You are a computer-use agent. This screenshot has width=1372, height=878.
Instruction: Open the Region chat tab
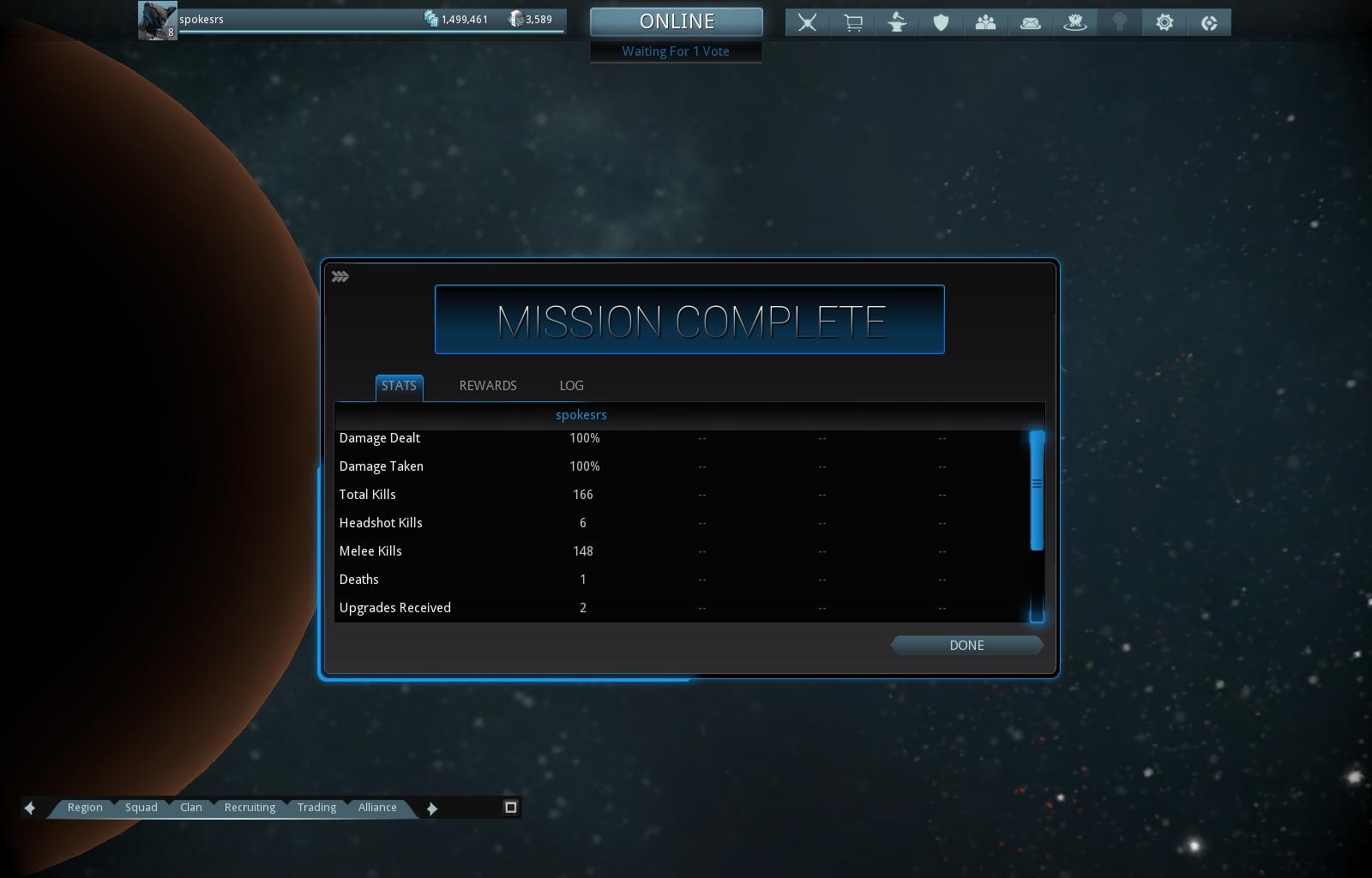pos(85,808)
